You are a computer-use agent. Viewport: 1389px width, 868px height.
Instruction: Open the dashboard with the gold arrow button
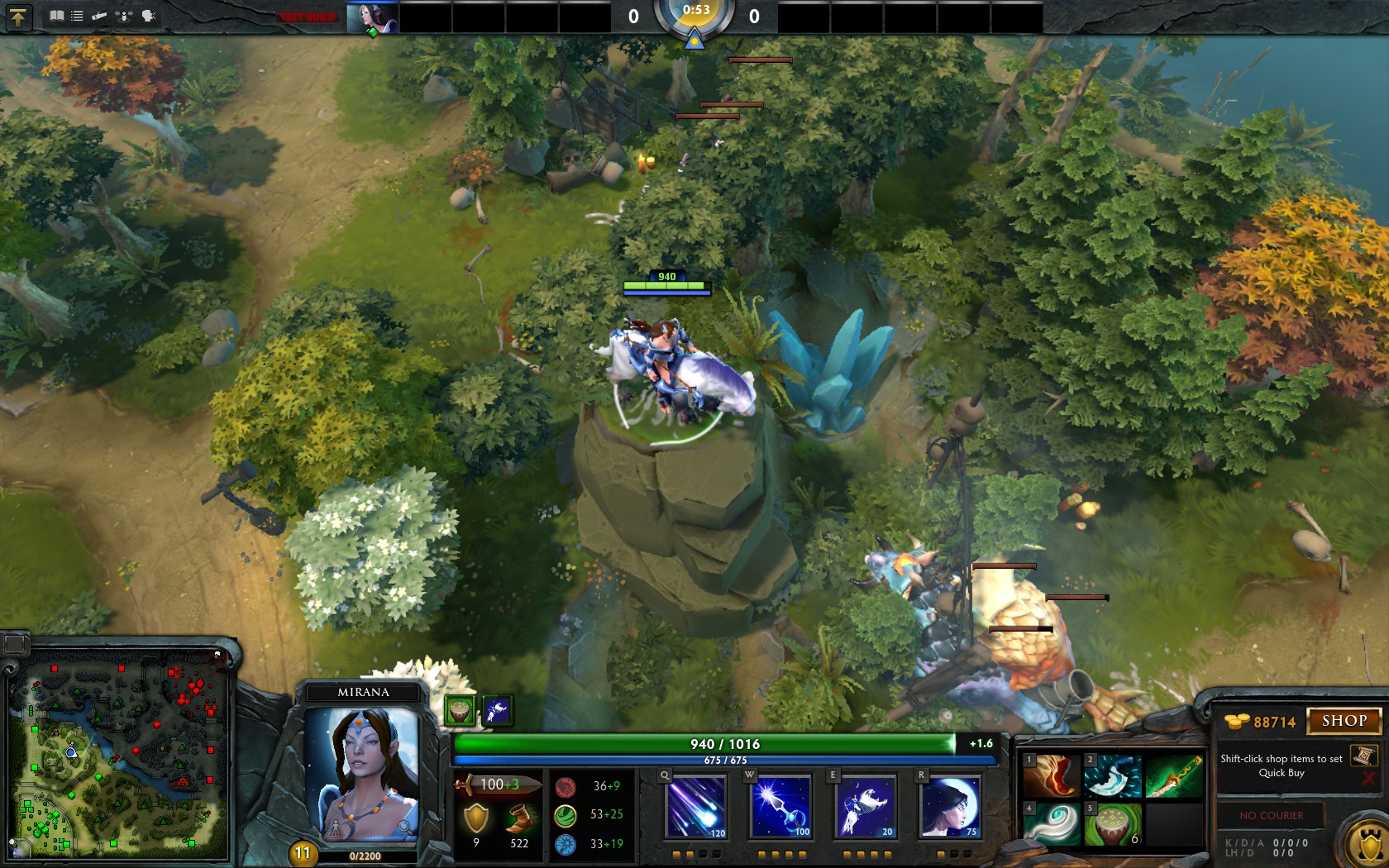click(17, 17)
